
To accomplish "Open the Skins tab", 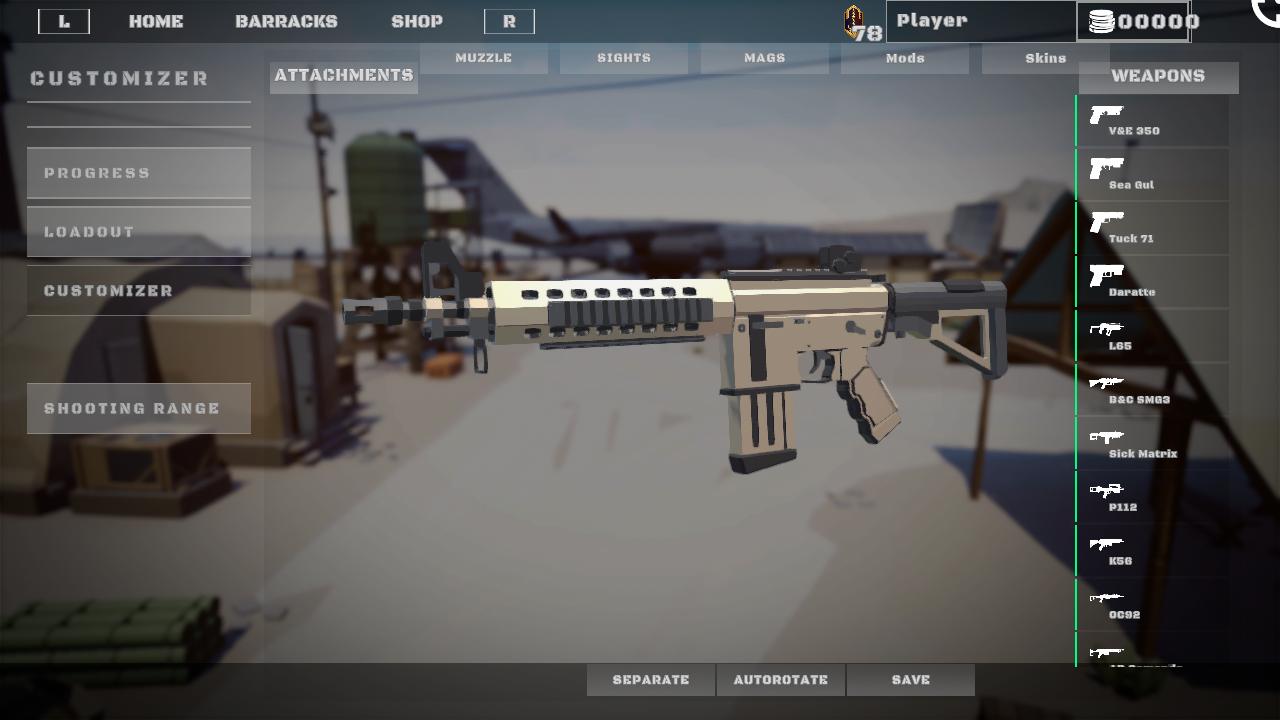I will point(1043,57).
